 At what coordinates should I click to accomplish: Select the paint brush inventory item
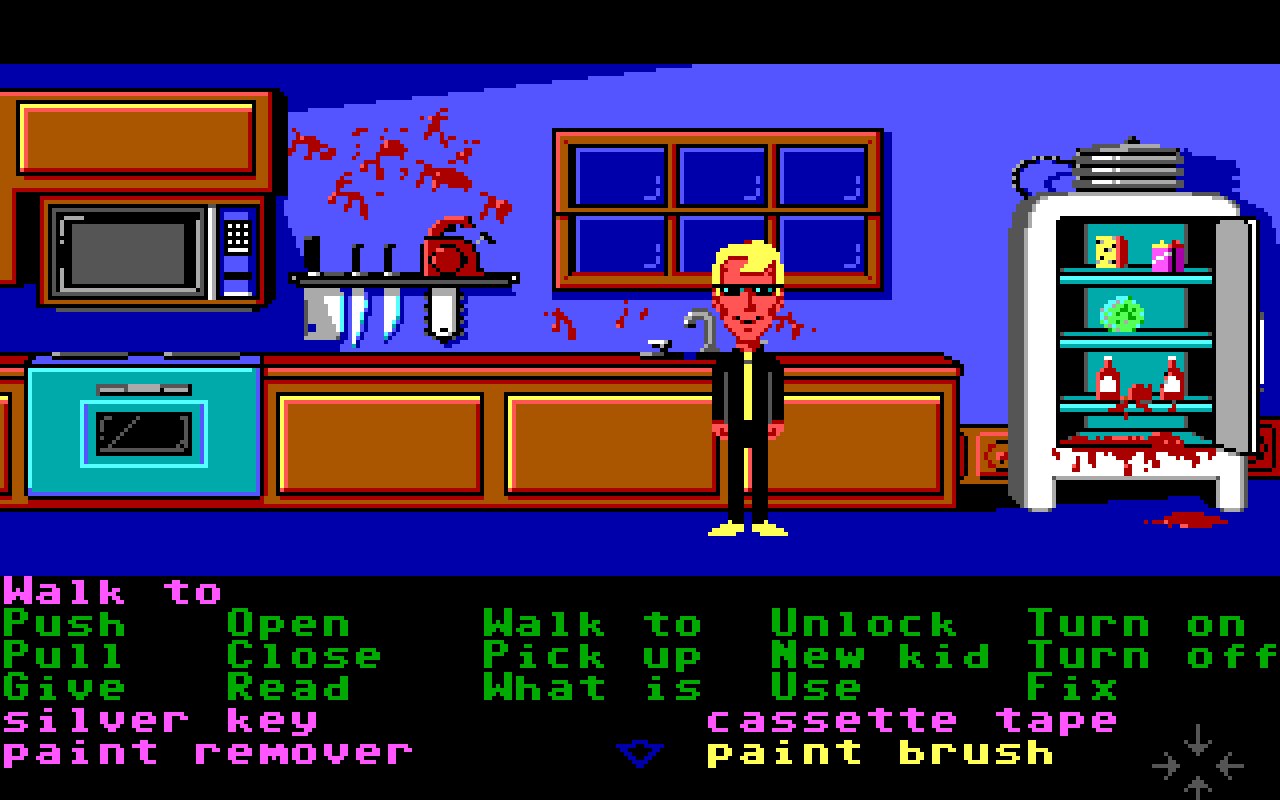coord(880,753)
